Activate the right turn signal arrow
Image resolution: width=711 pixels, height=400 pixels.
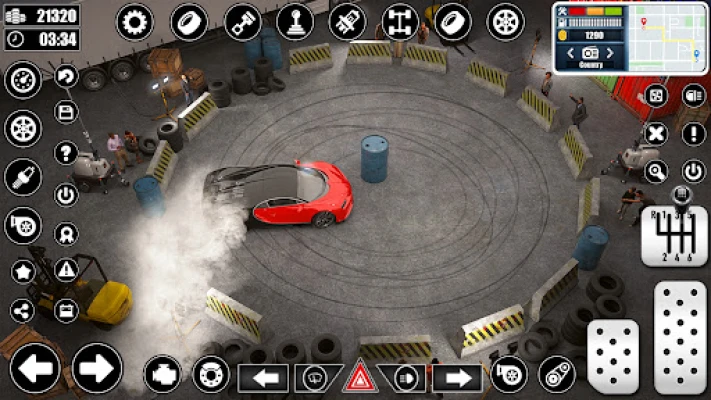pos(456,378)
